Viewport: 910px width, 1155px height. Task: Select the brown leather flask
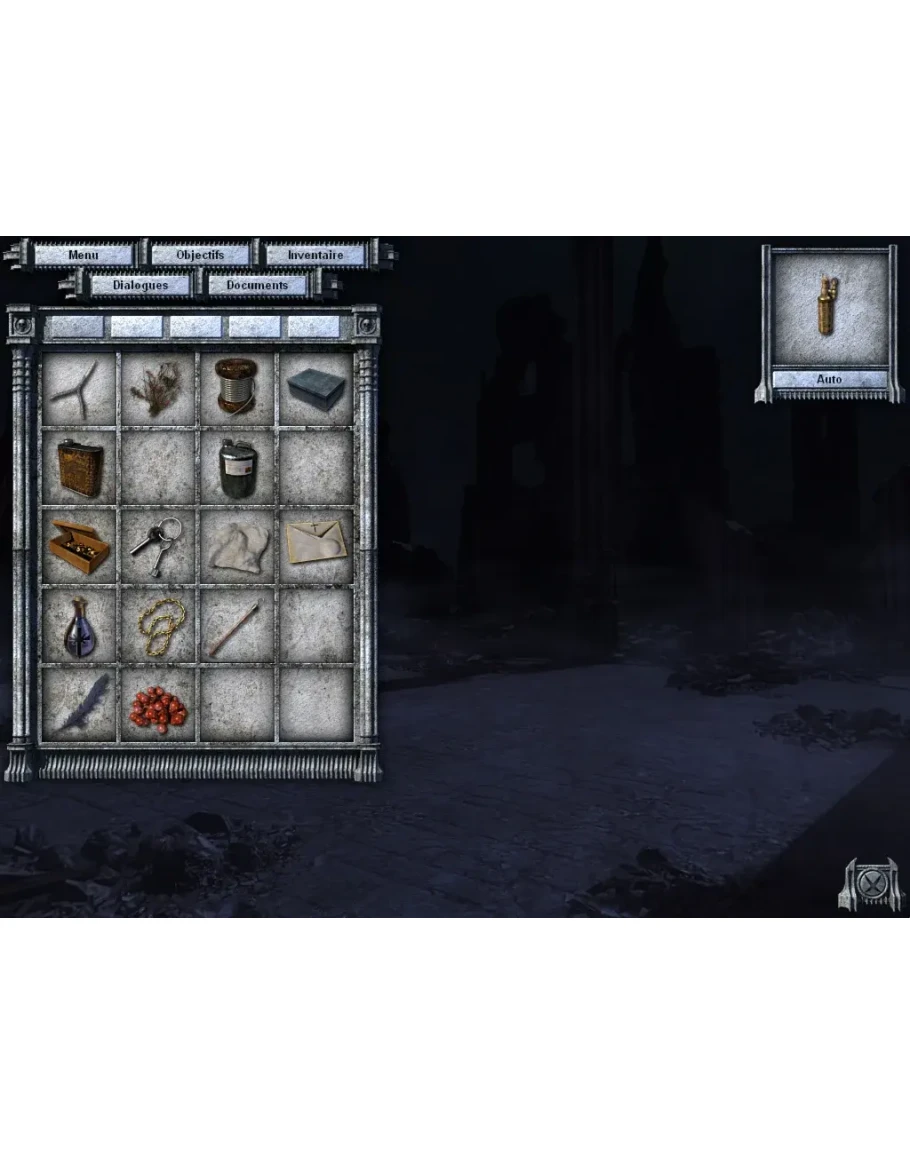click(79, 468)
